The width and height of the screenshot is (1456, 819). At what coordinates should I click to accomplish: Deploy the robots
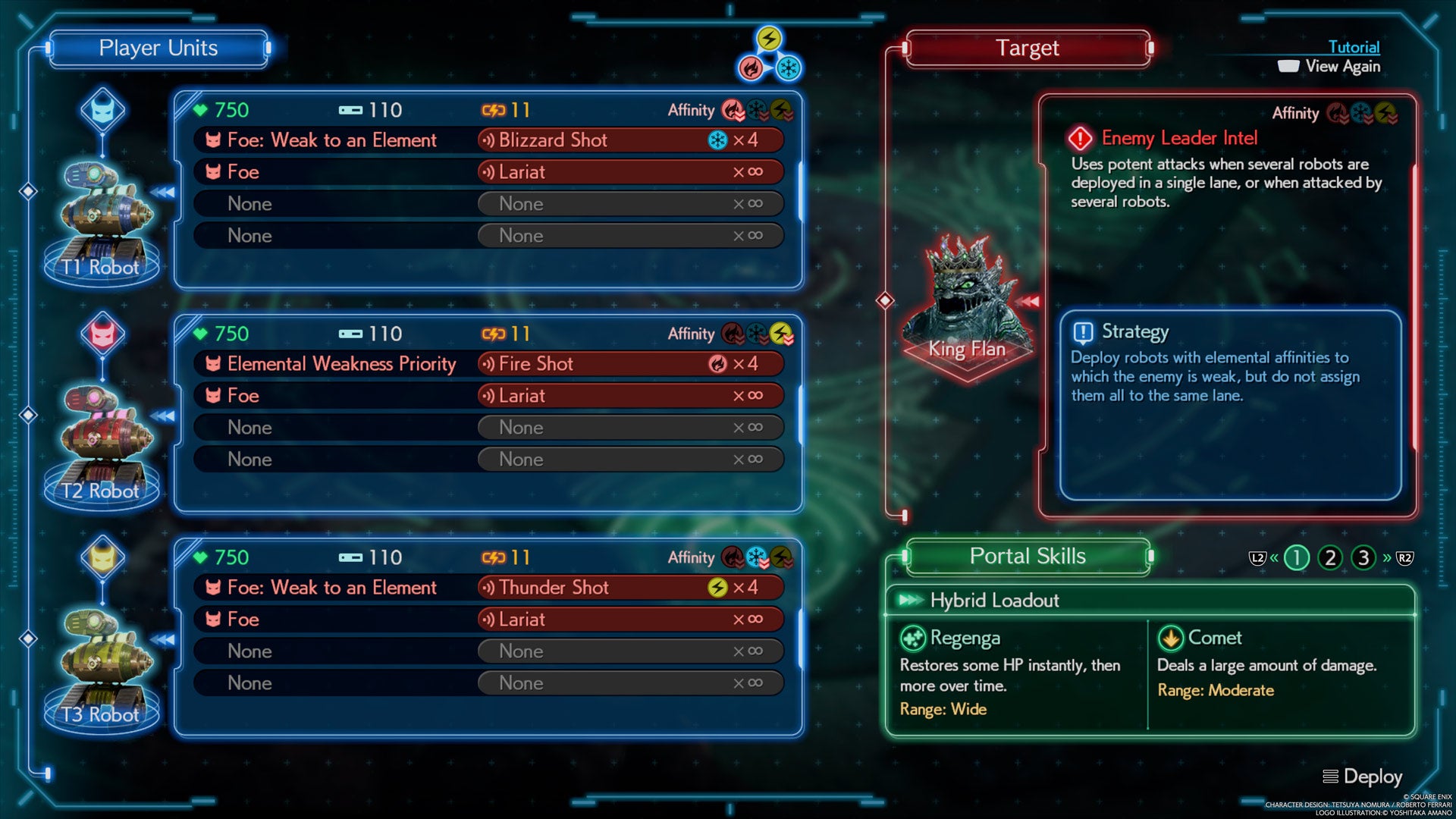[1363, 777]
